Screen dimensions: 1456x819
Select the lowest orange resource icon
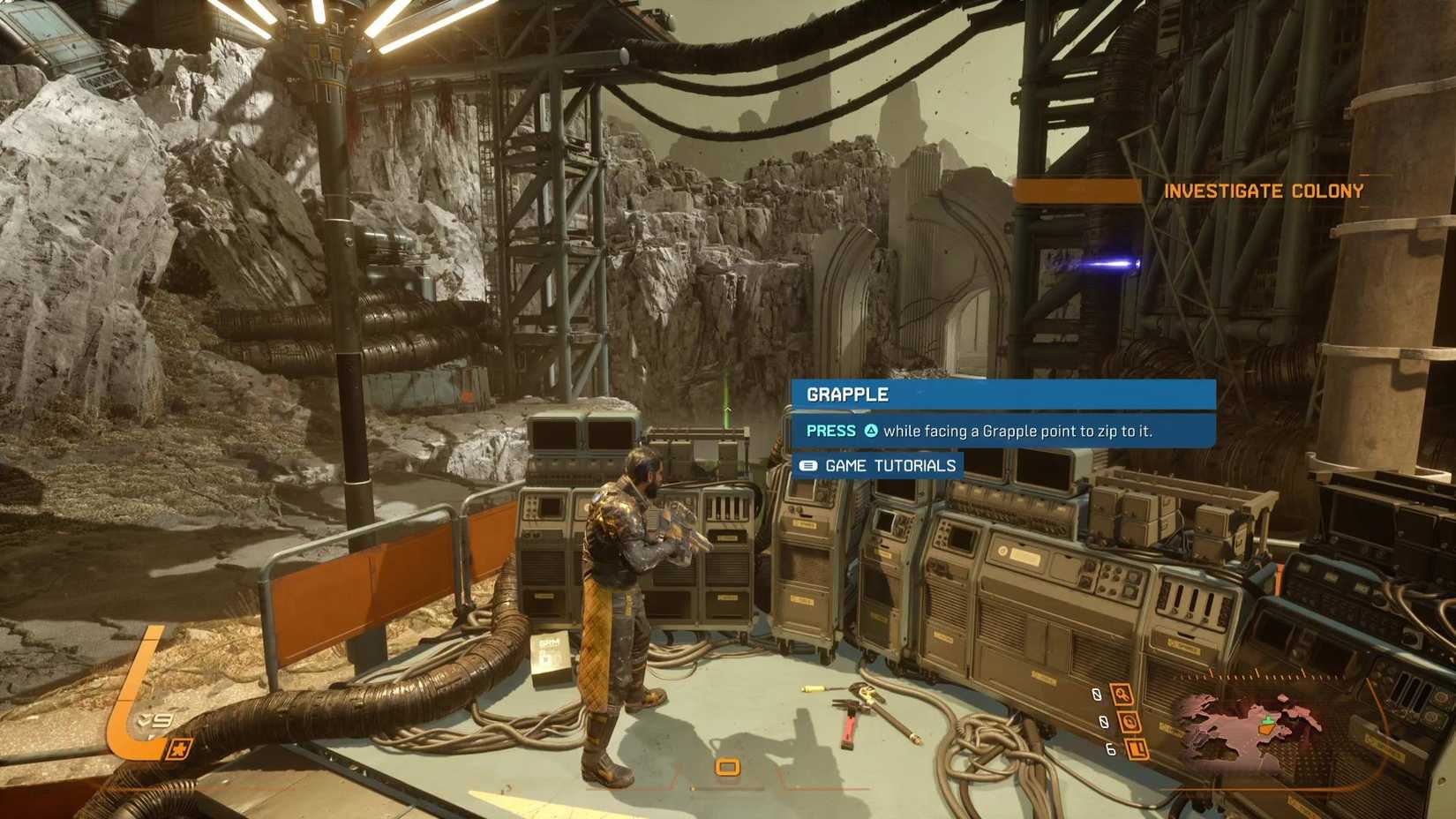(1137, 749)
